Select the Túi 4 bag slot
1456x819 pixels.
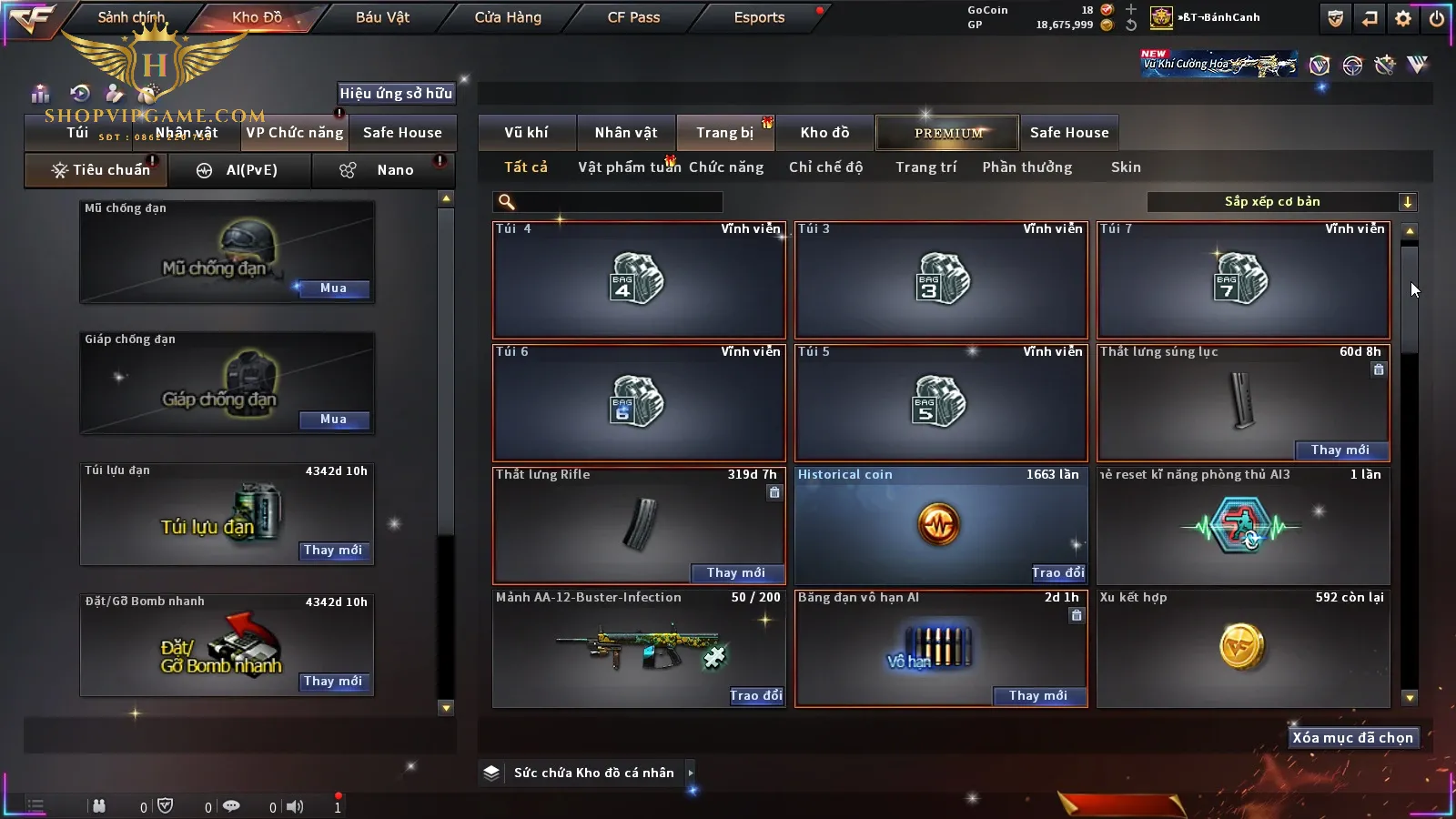[x=638, y=280]
